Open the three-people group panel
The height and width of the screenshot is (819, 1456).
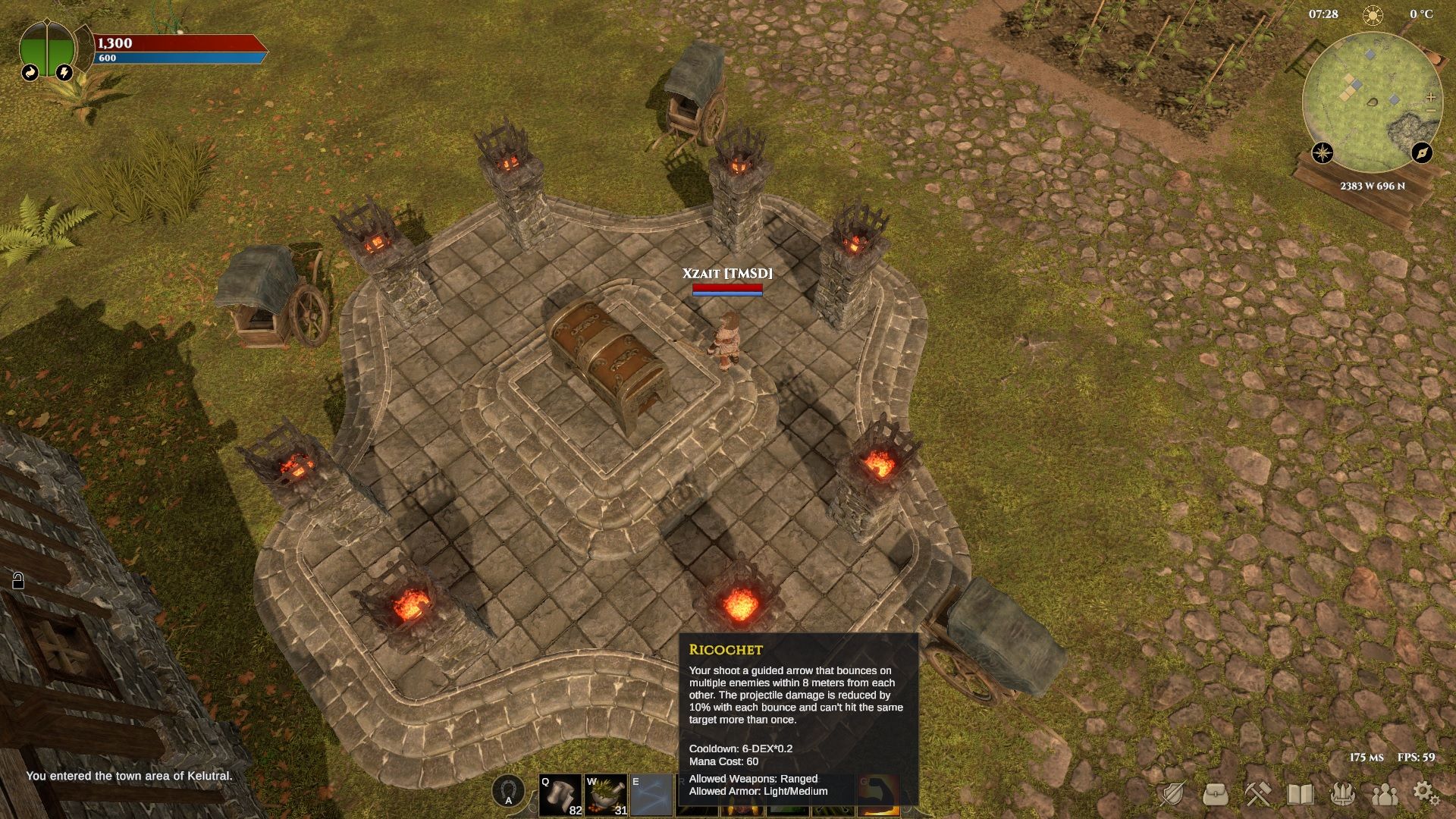tap(1385, 794)
